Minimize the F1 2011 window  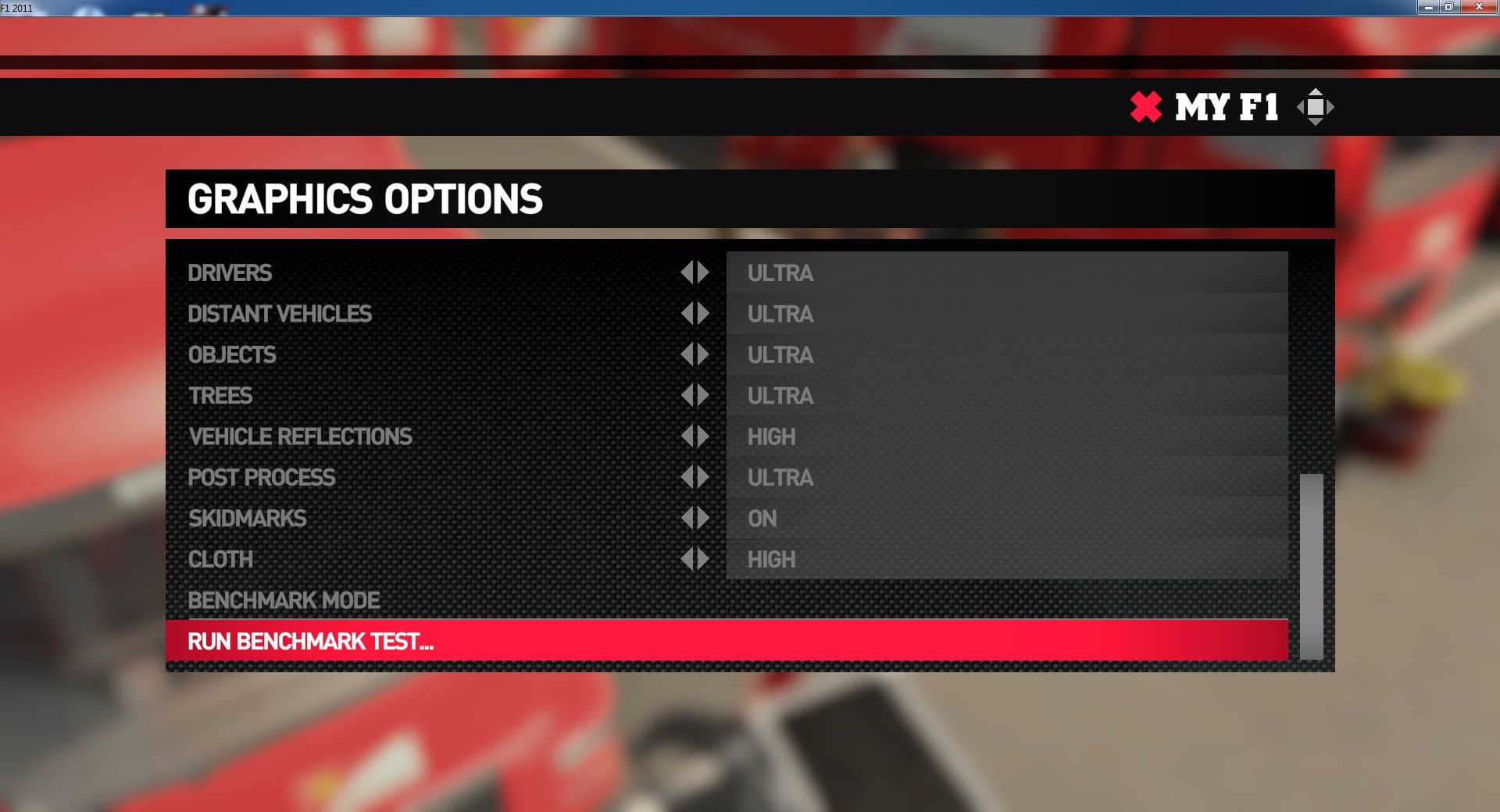click(1428, 7)
